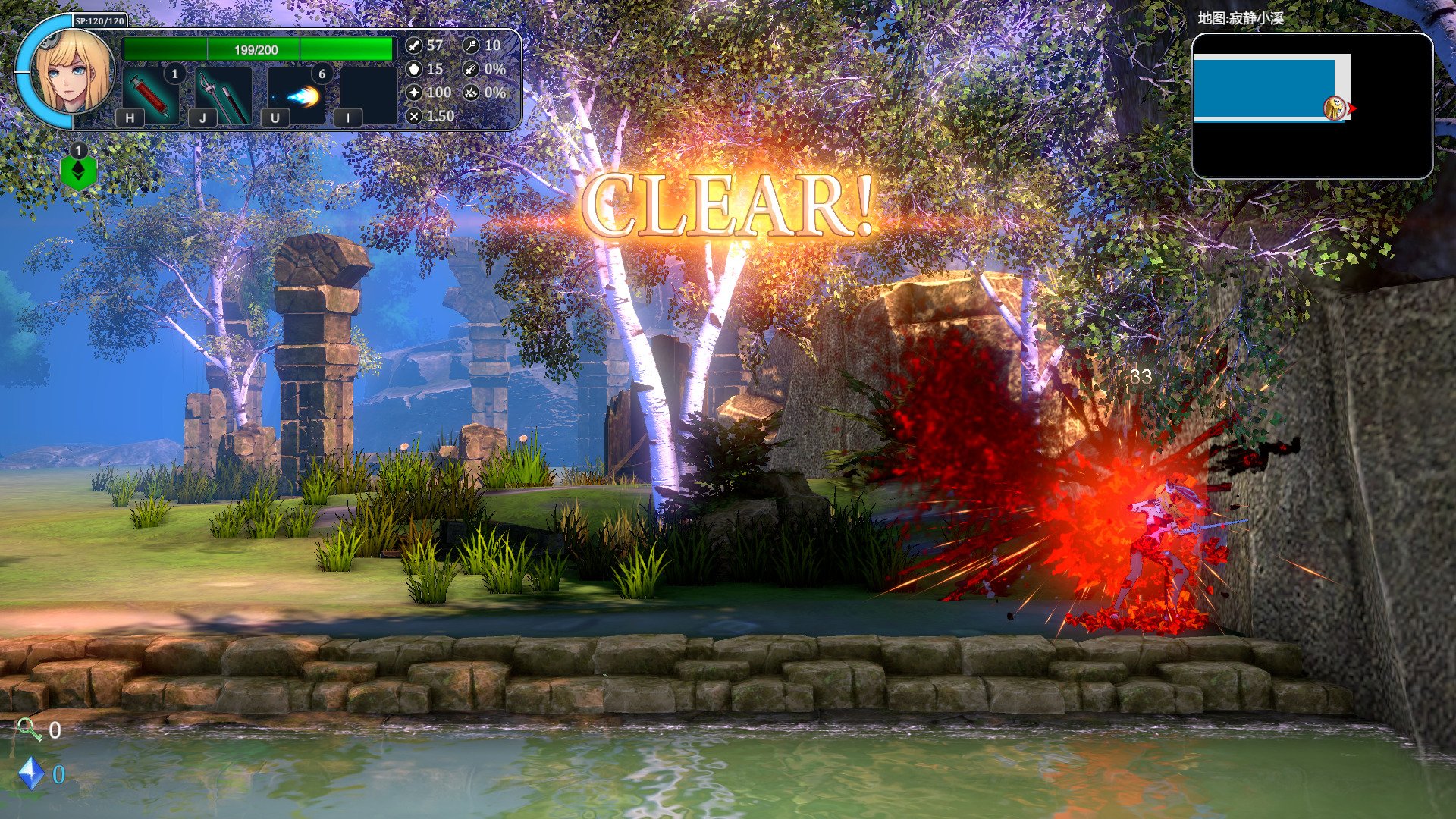Activate the blue fireball skill
Screen dimensions: 1456x819
(x=297, y=95)
